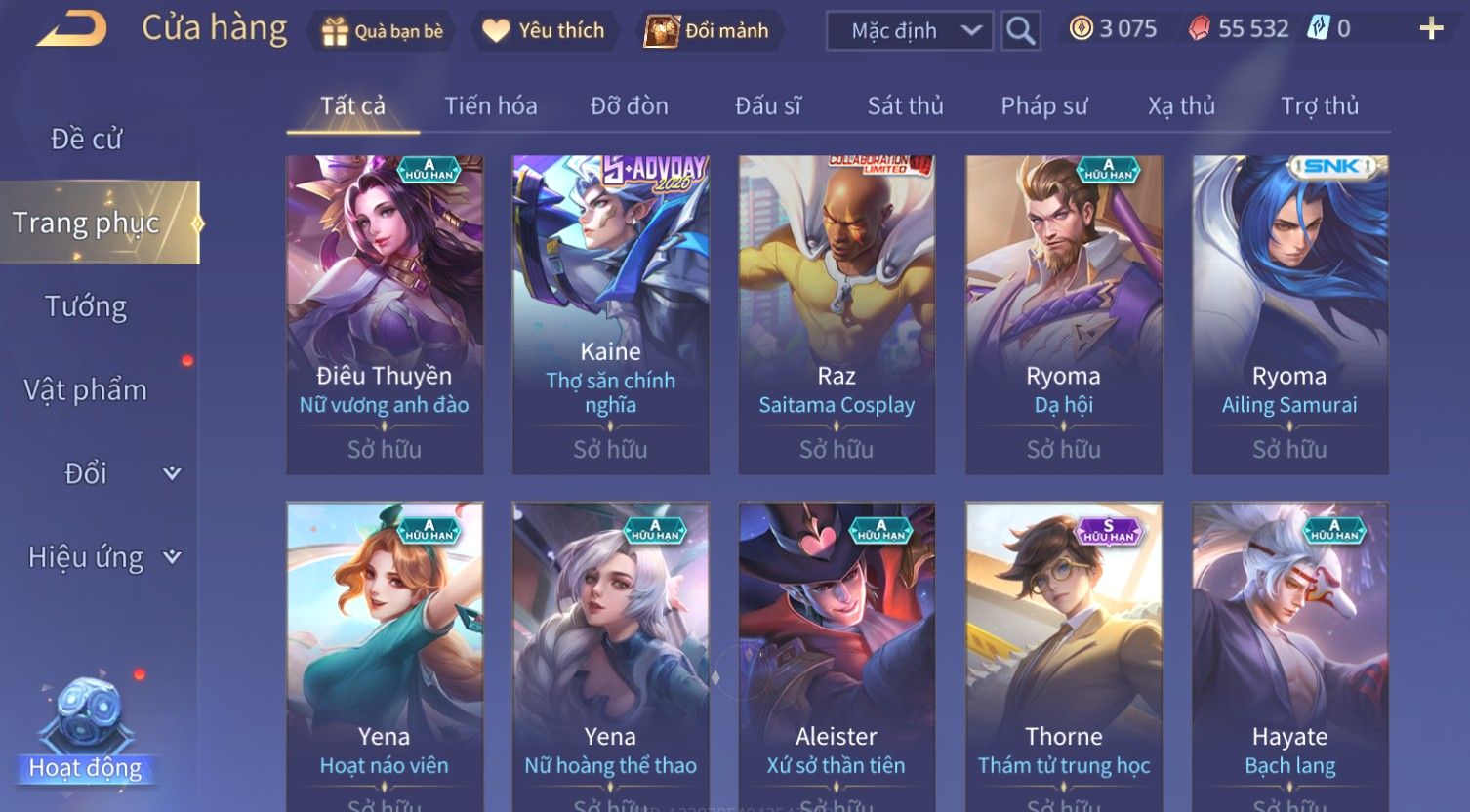Add currency with the plus button
The height and width of the screenshot is (812, 1470).
coord(1431,29)
